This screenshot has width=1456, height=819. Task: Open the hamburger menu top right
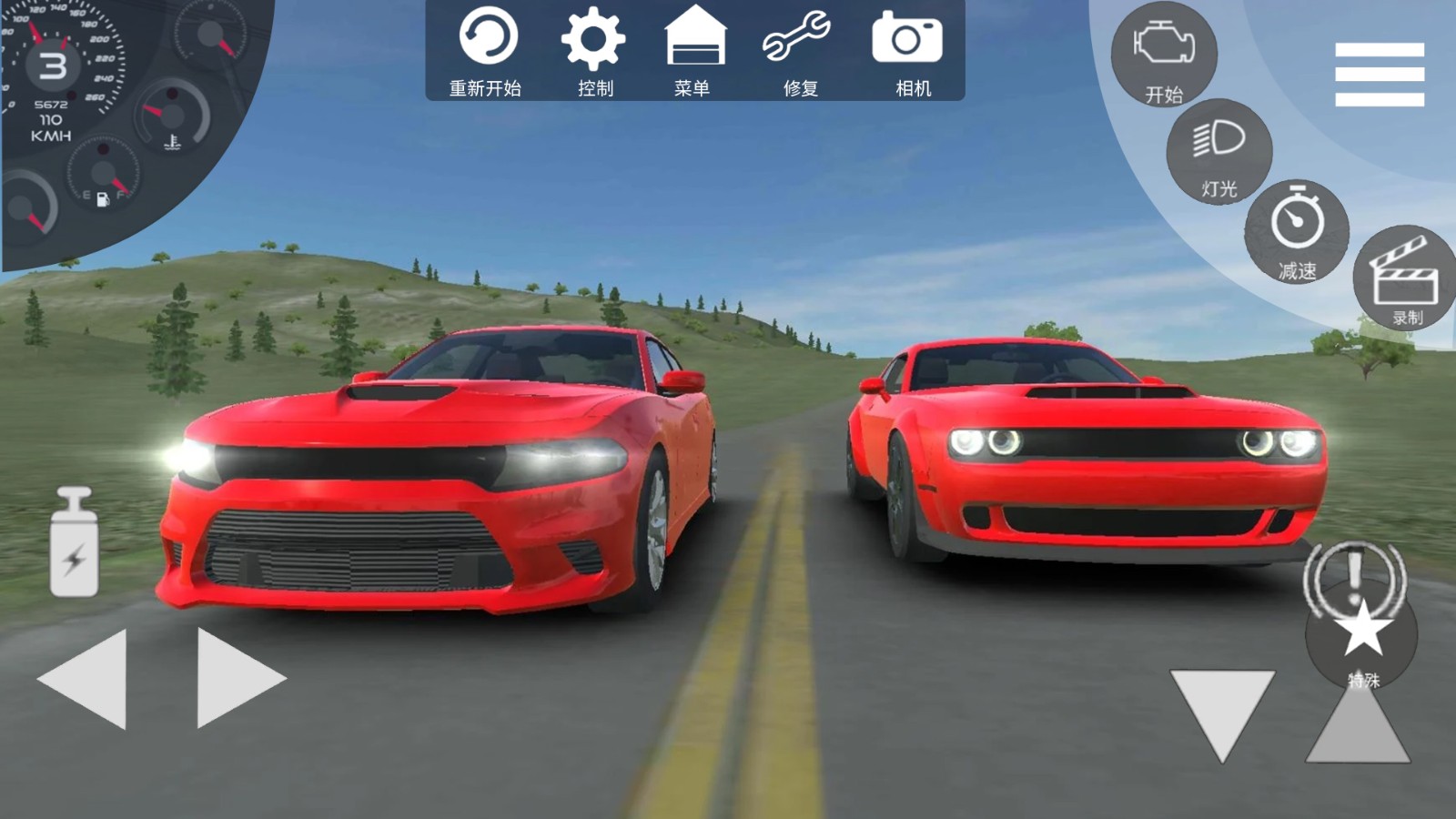tap(1380, 76)
